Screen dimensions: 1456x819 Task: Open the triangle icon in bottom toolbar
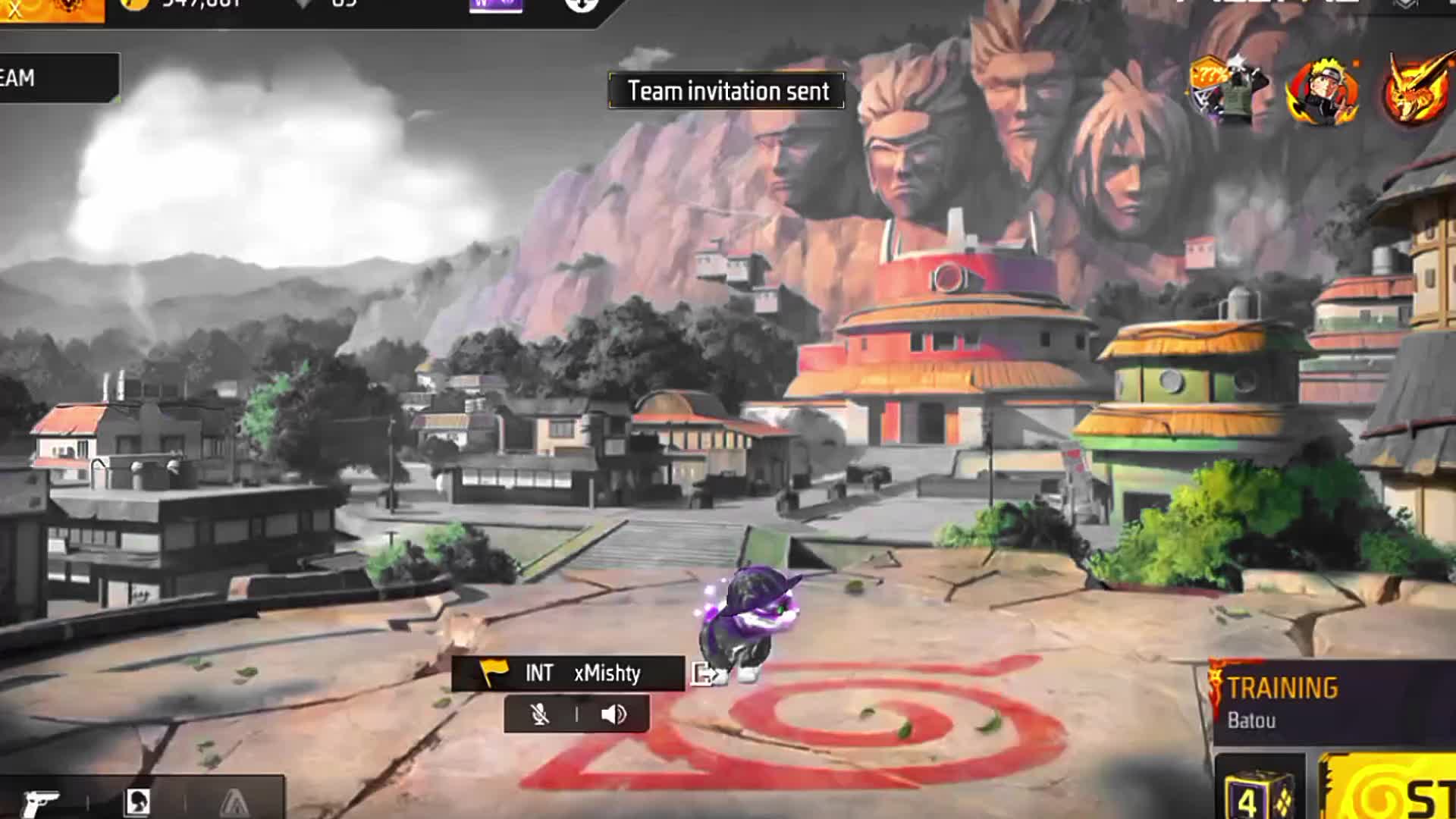[234, 802]
